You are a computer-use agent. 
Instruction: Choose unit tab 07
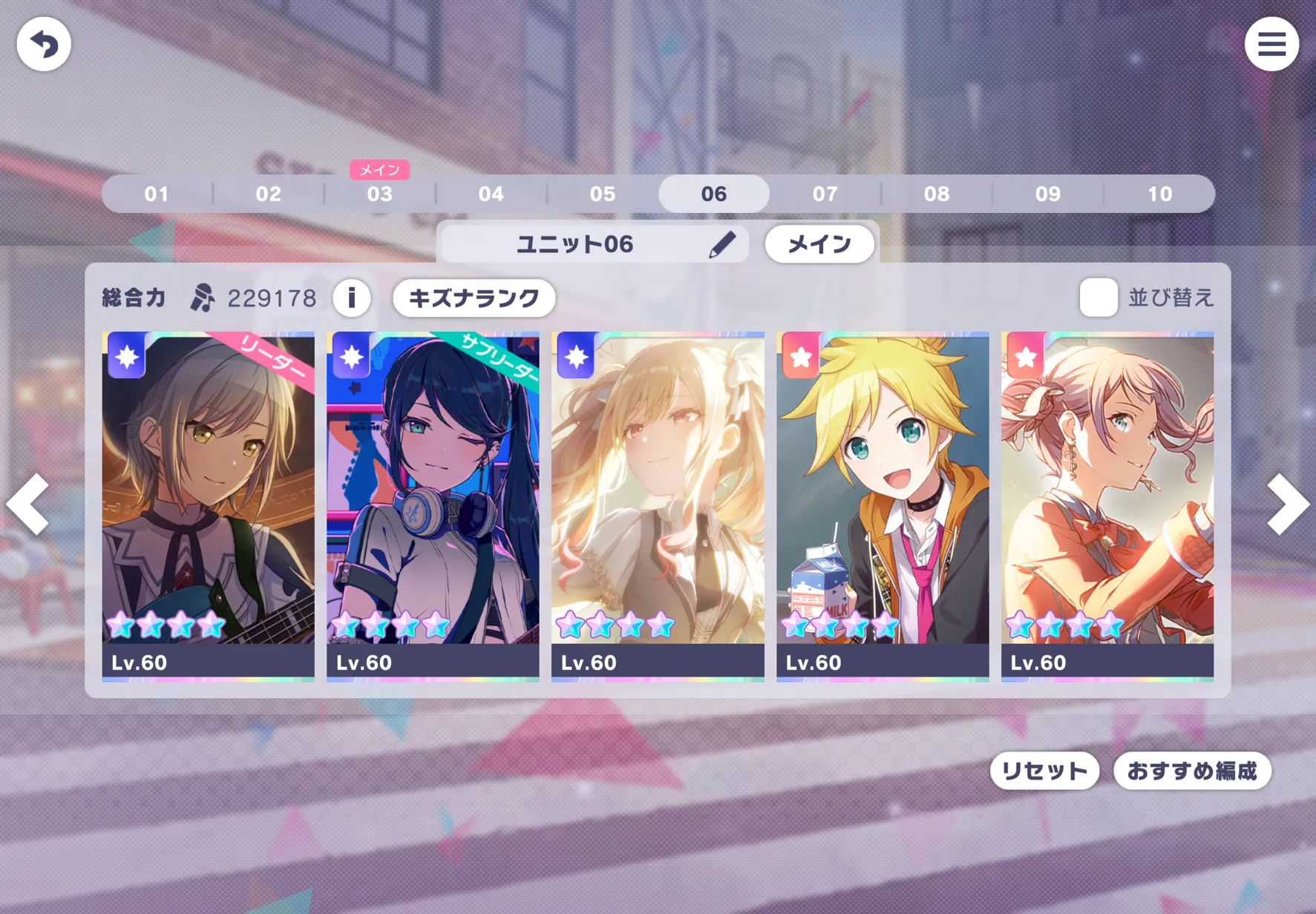pyautogui.click(x=825, y=194)
